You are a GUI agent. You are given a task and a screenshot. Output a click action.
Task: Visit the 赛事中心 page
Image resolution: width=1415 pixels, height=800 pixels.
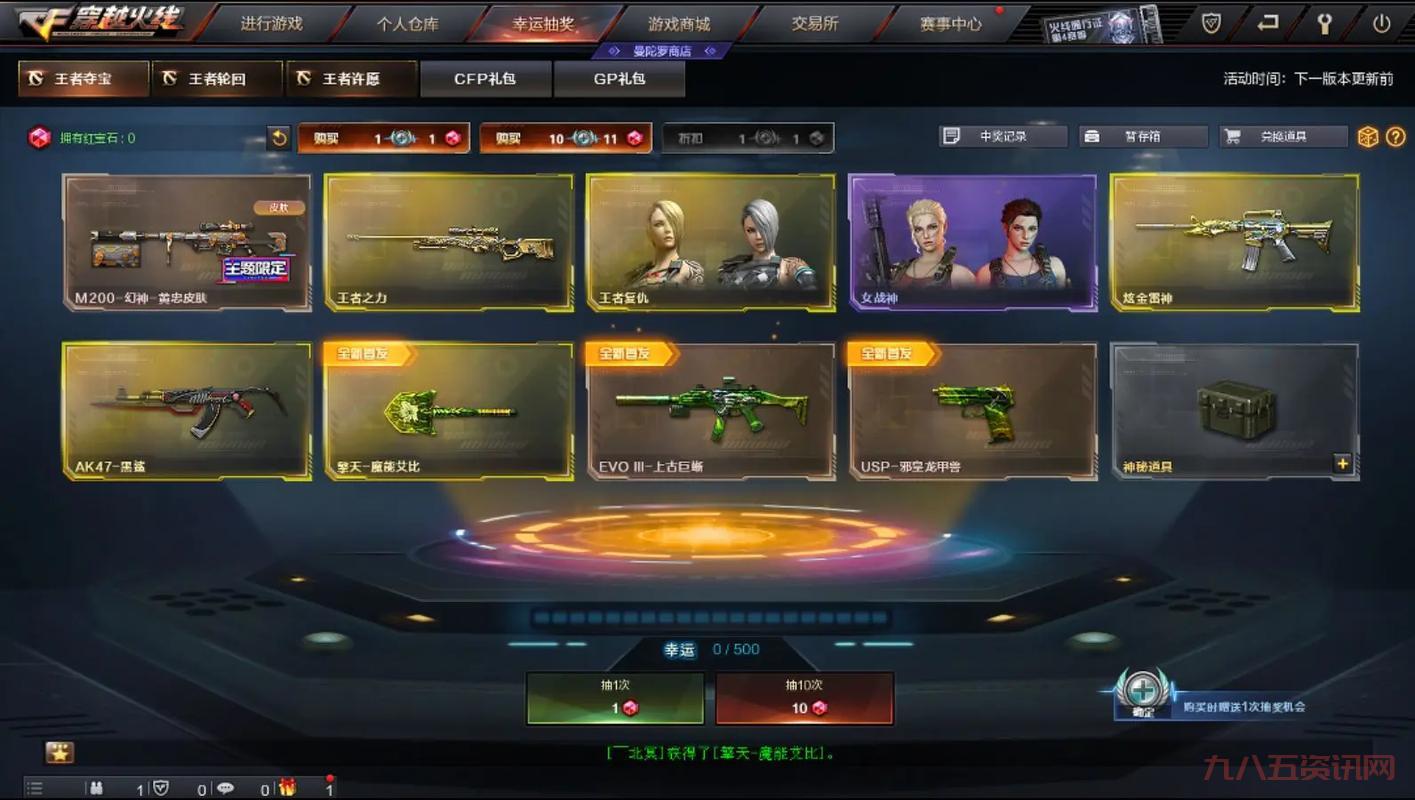[x=950, y=23]
